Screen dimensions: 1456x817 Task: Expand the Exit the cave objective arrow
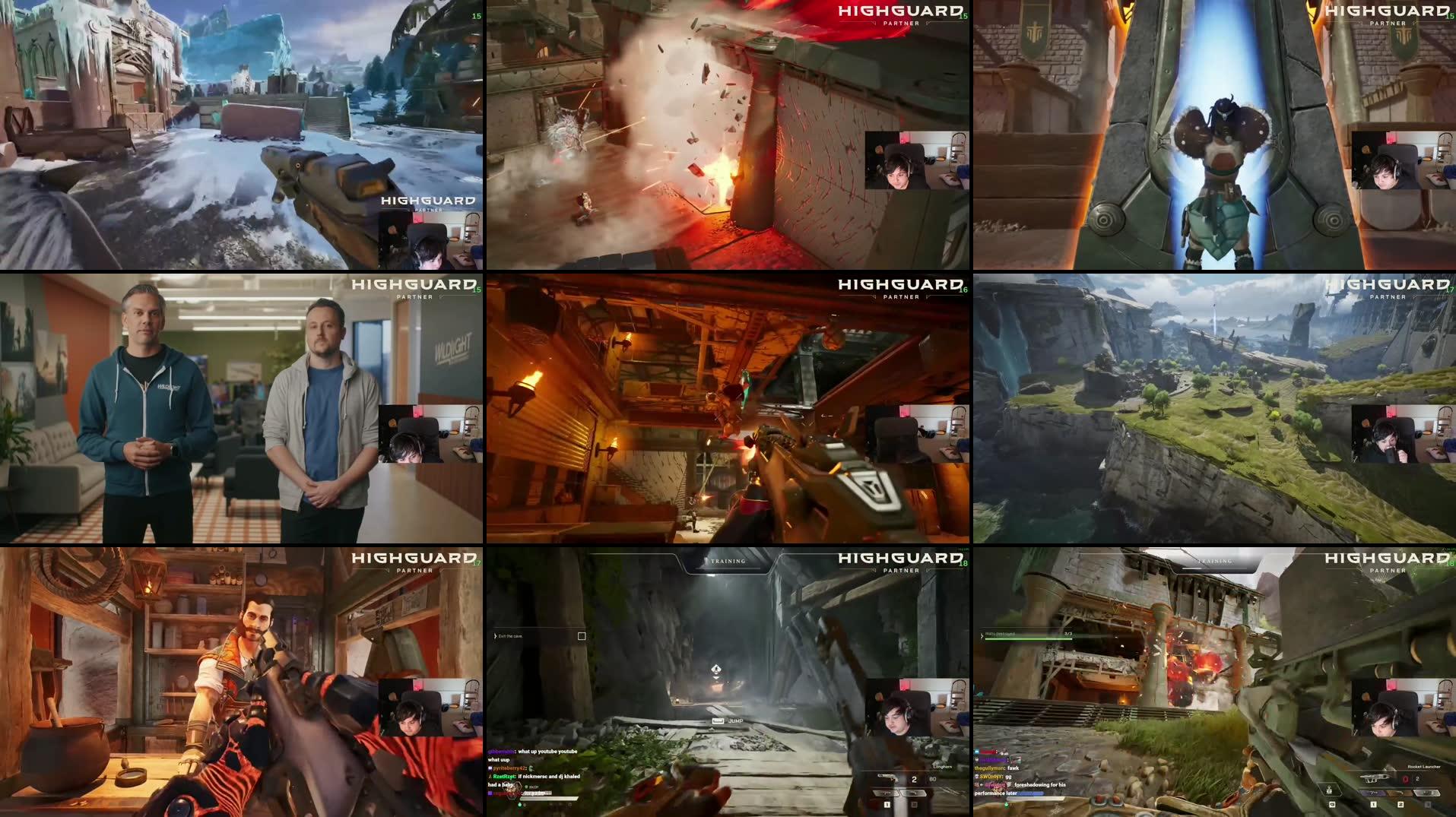[496, 636]
